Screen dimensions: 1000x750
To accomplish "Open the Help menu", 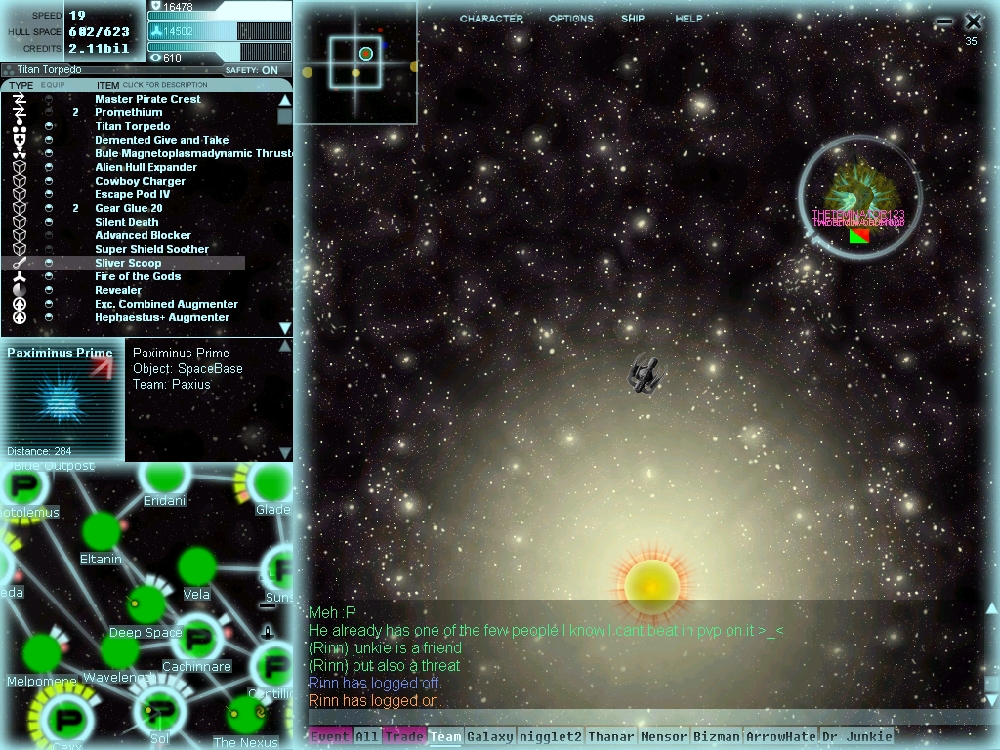I will click(x=689, y=19).
